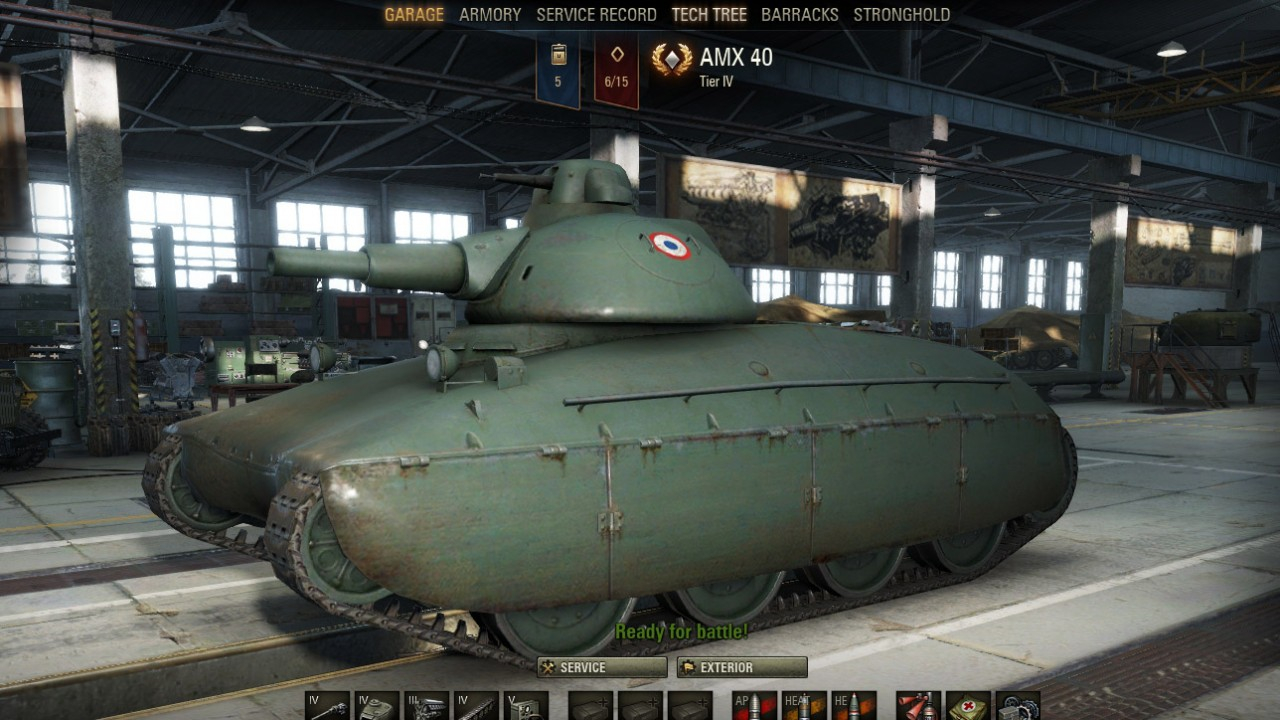This screenshot has width=1280, height=720.
Task: Choose the HEAT shell slot
Action: [x=804, y=706]
